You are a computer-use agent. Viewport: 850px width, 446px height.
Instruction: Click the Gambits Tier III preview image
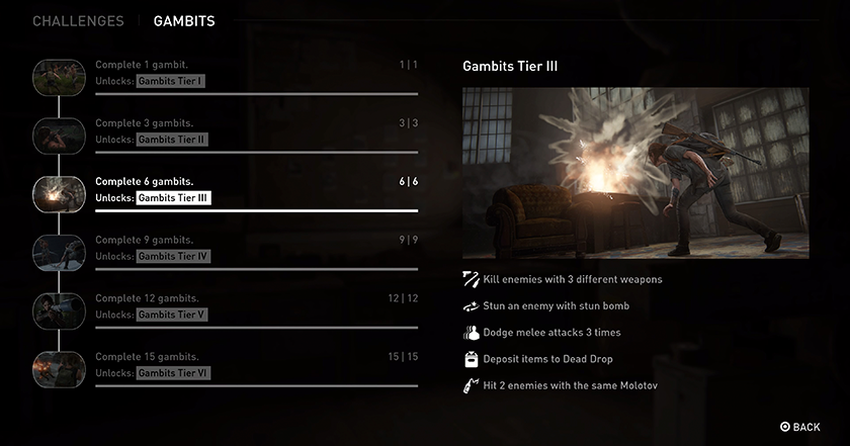pos(635,173)
